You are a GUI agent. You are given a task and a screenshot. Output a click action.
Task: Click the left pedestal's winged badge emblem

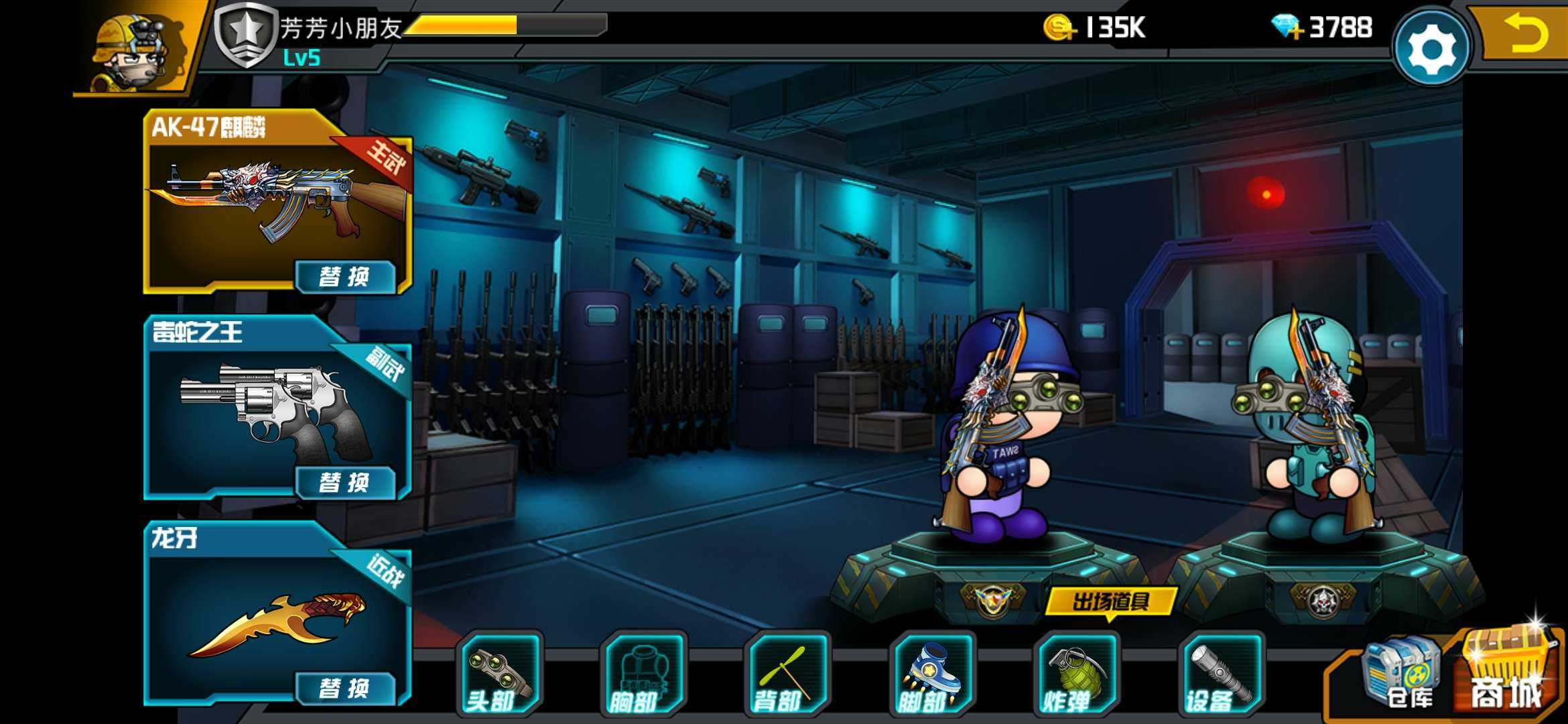pos(992,599)
